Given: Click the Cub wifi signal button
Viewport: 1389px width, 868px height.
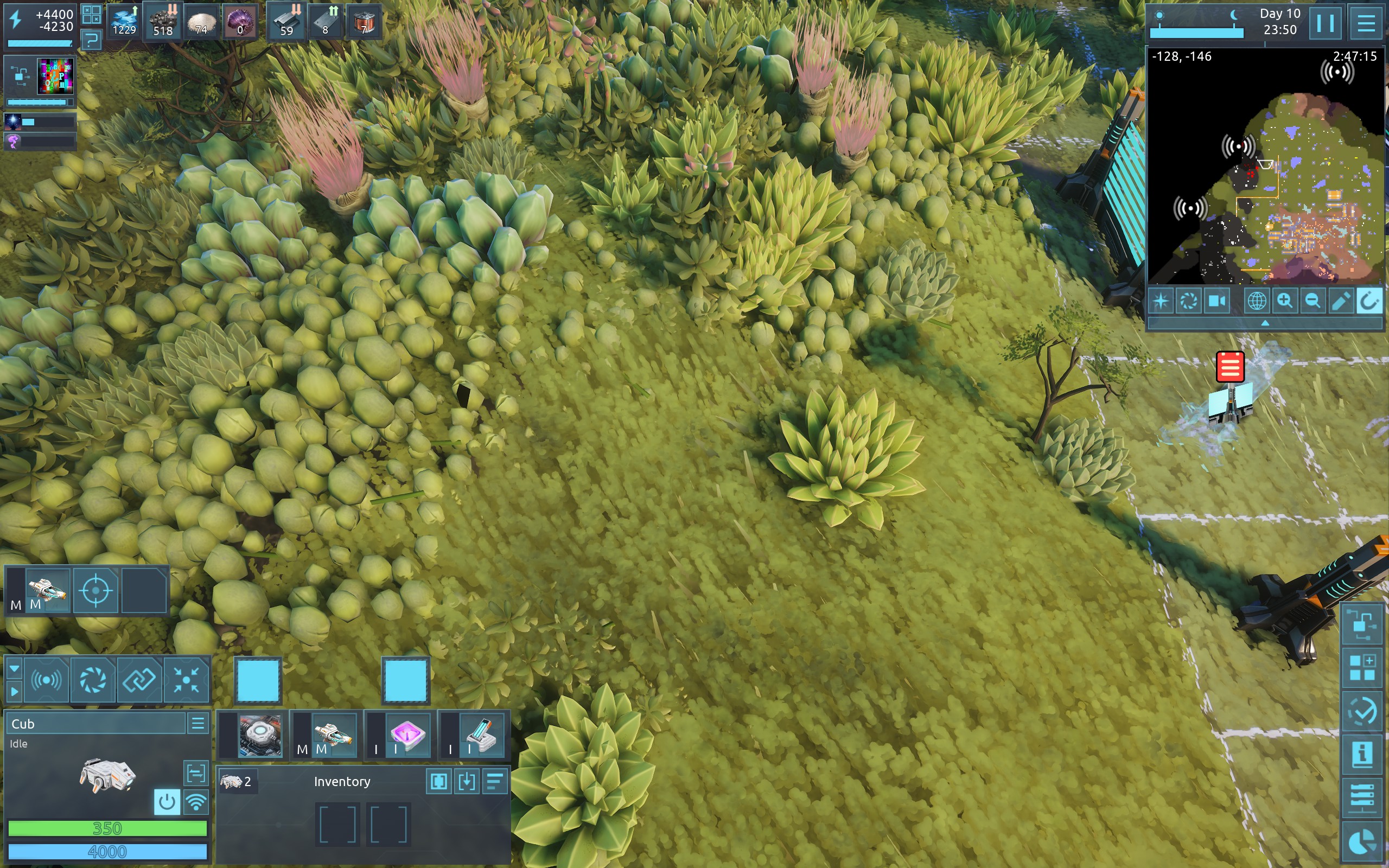Looking at the screenshot, I should [x=196, y=801].
